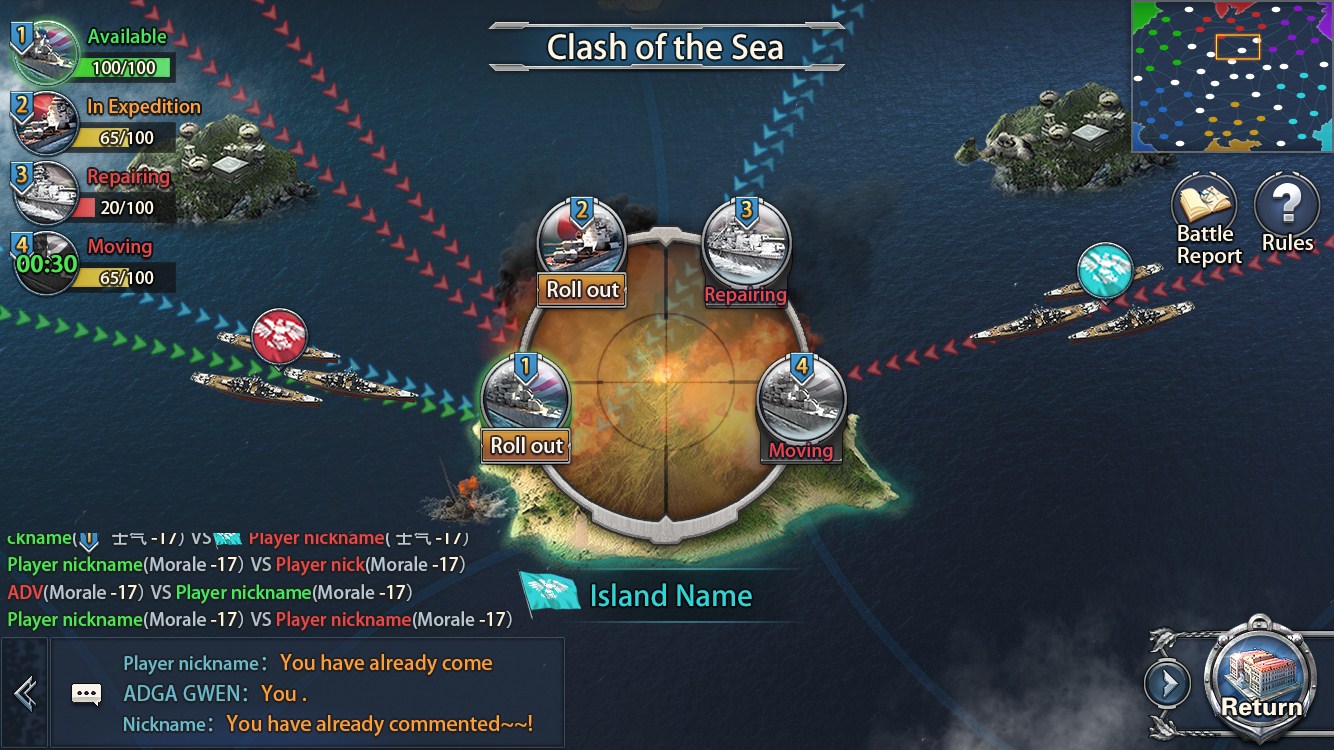1334x750 pixels.
Task: Open the chat message box
Action: coord(330,693)
